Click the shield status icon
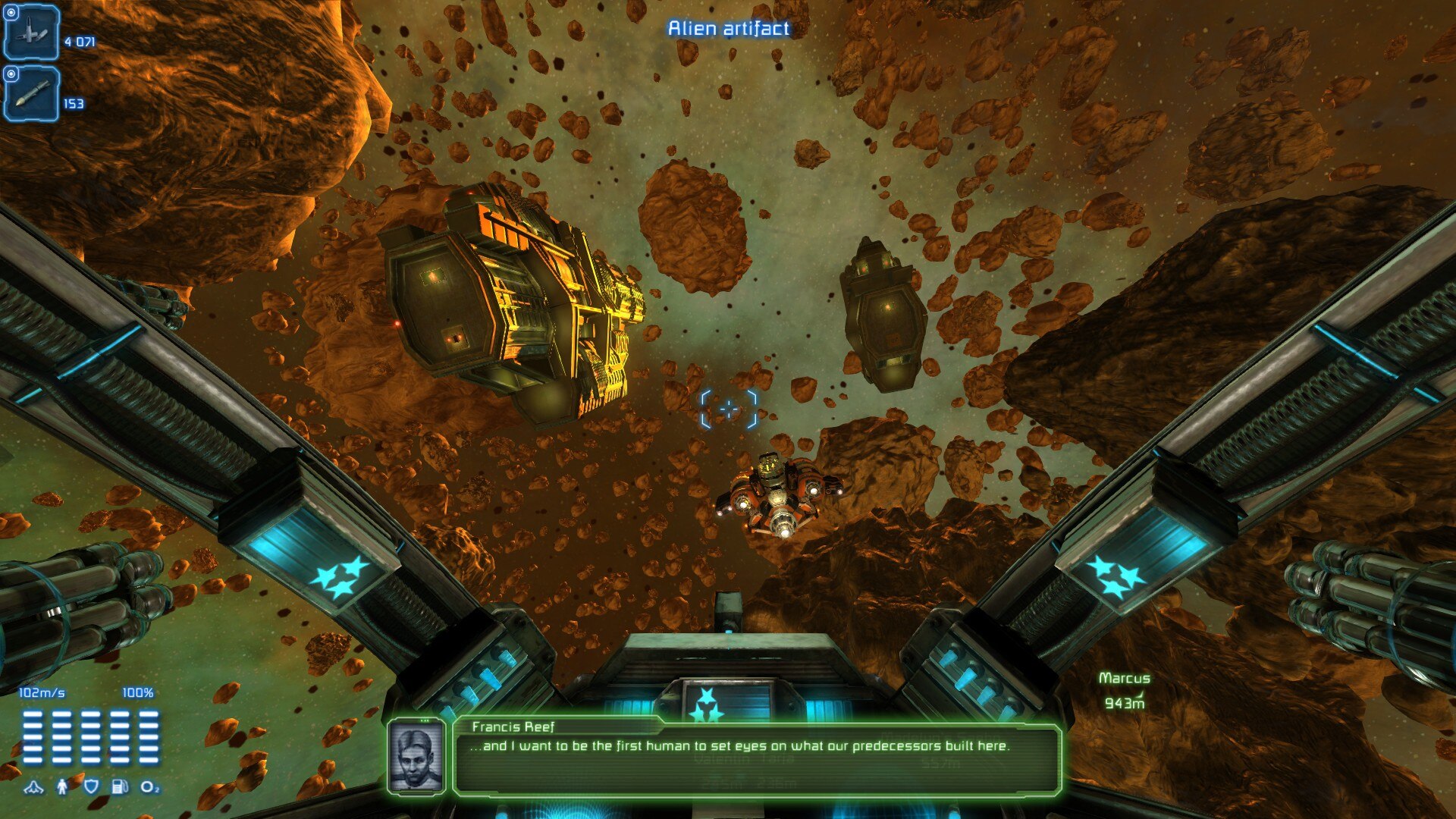1456x819 pixels. tap(91, 786)
